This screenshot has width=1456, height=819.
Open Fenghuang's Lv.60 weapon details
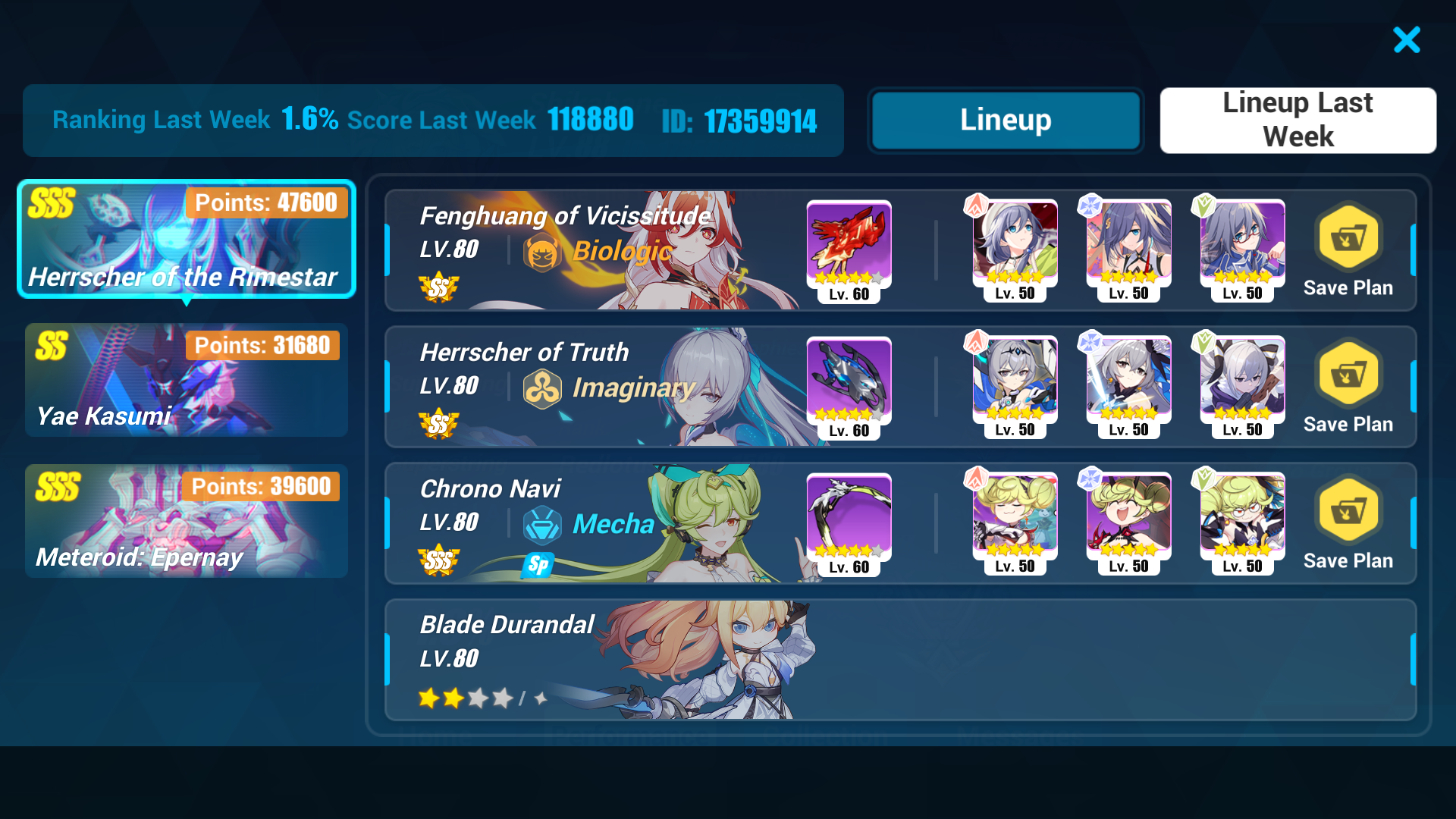pyautogui.click(x=849, y=246)
